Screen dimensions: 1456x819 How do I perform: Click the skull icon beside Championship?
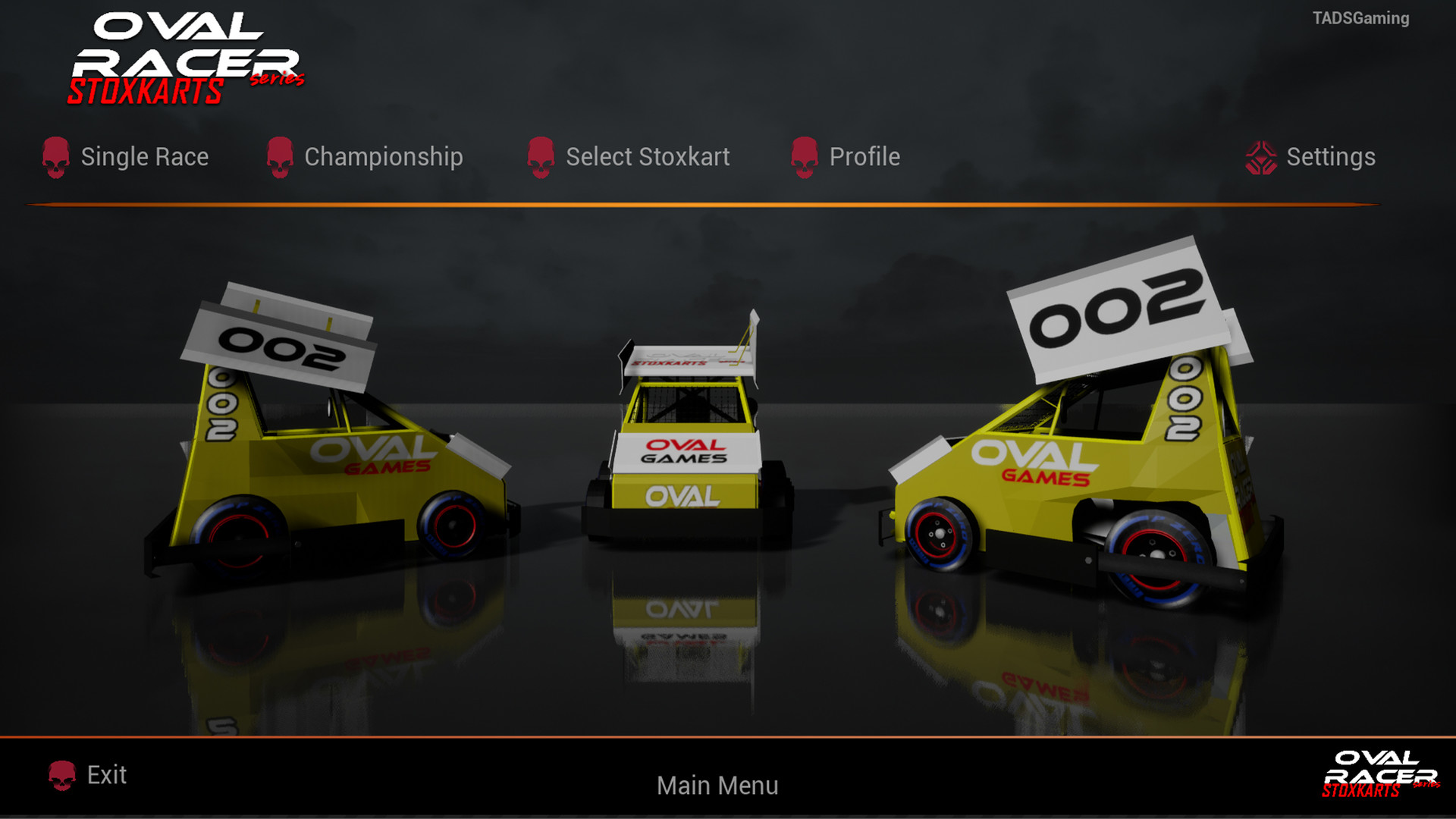point(280,157)
